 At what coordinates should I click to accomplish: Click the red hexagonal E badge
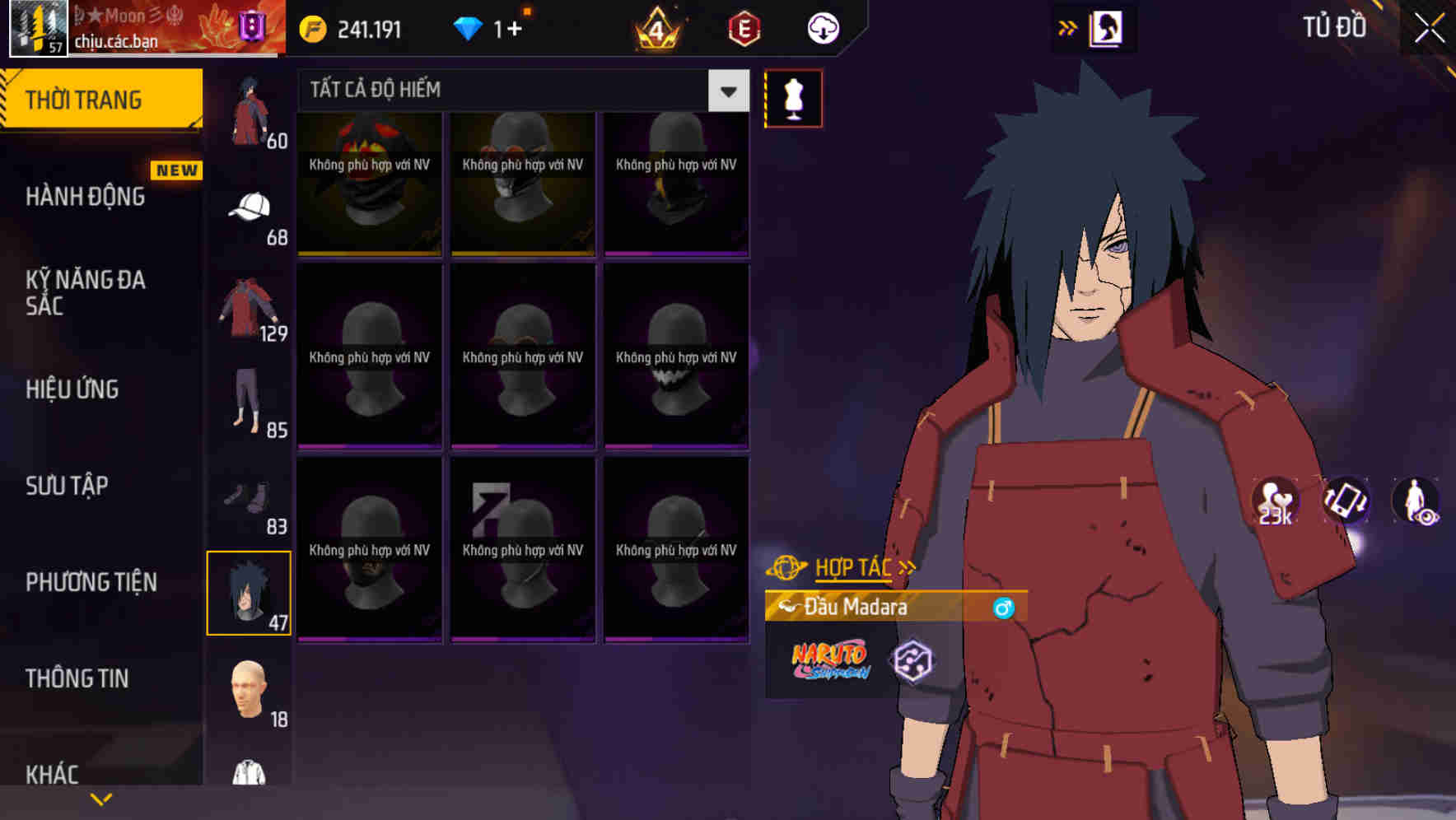tap(742, 28)
